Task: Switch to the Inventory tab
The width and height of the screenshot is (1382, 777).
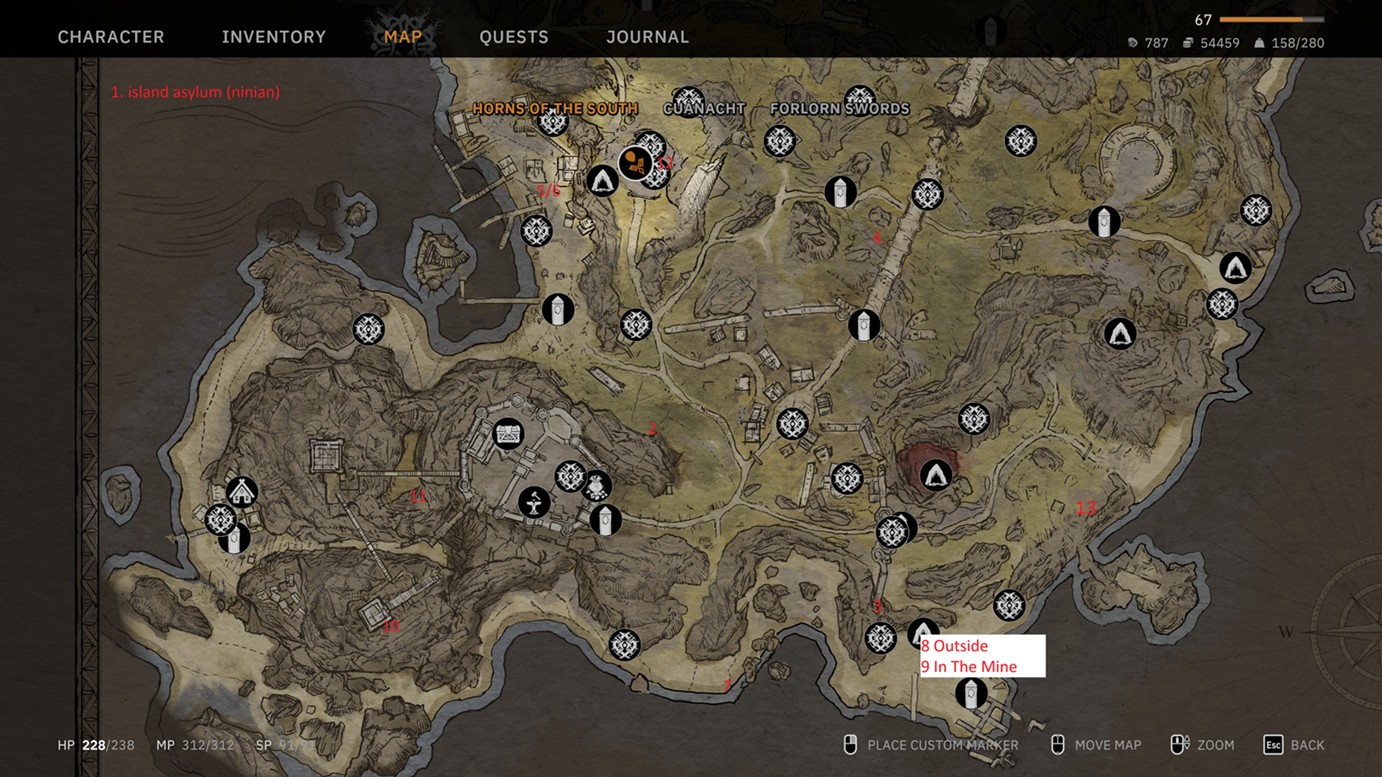Action: click(274, 37)
